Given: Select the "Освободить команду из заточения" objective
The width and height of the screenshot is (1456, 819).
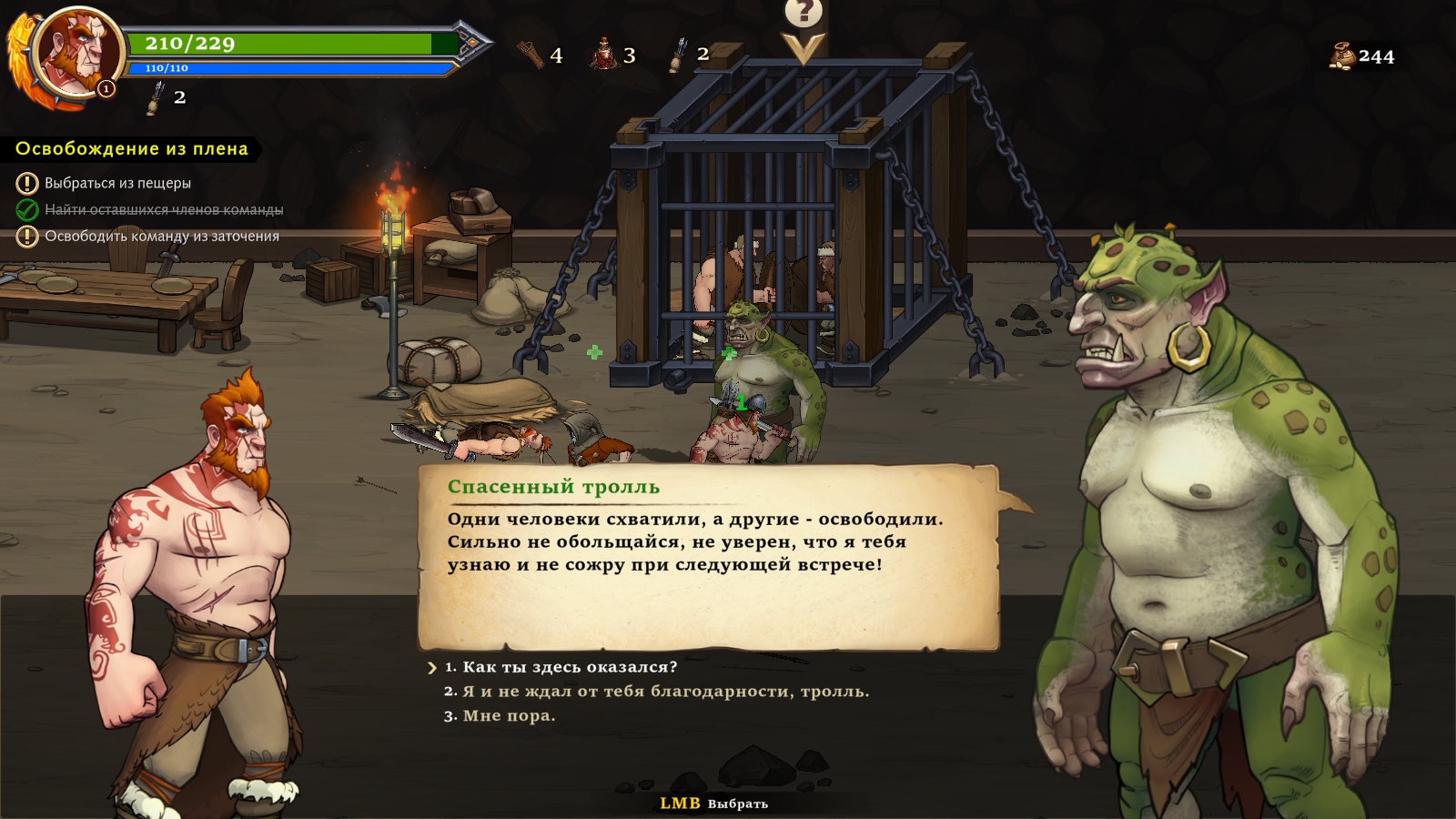Looking at the screenshot, I should [x=162, y=237].
